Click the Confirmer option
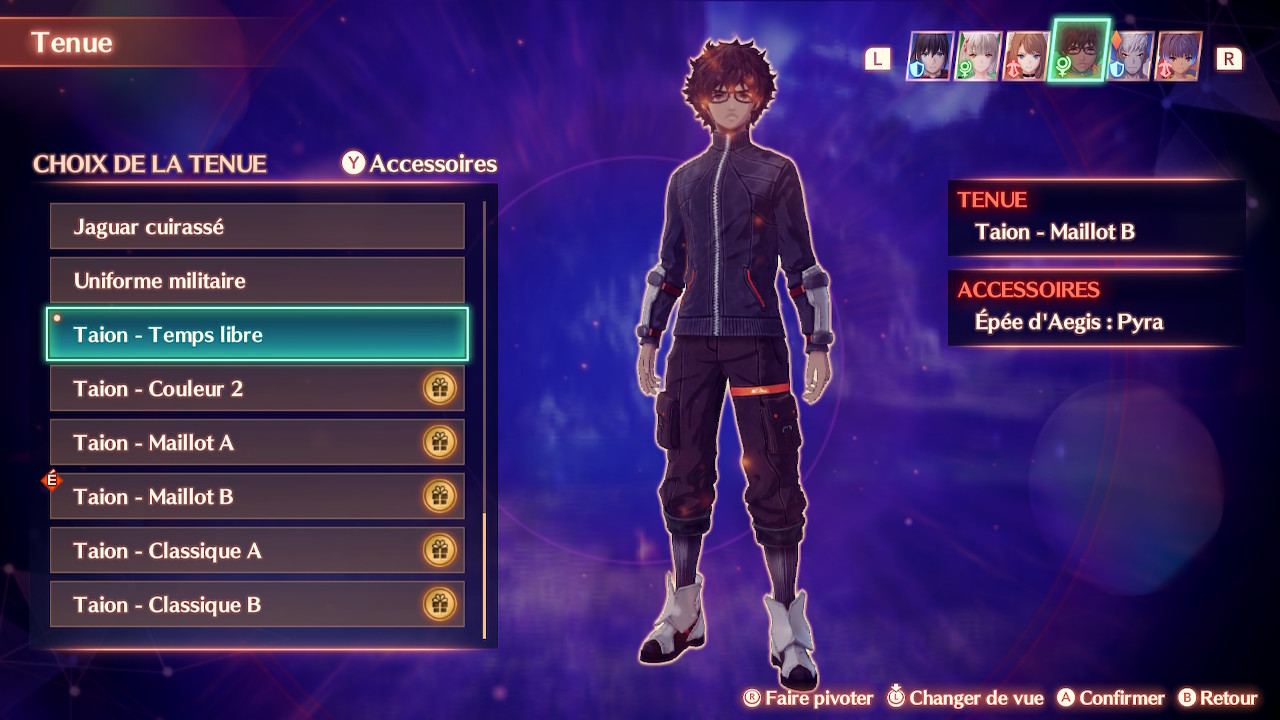1280x720 pixels. tap(1110, 698)
